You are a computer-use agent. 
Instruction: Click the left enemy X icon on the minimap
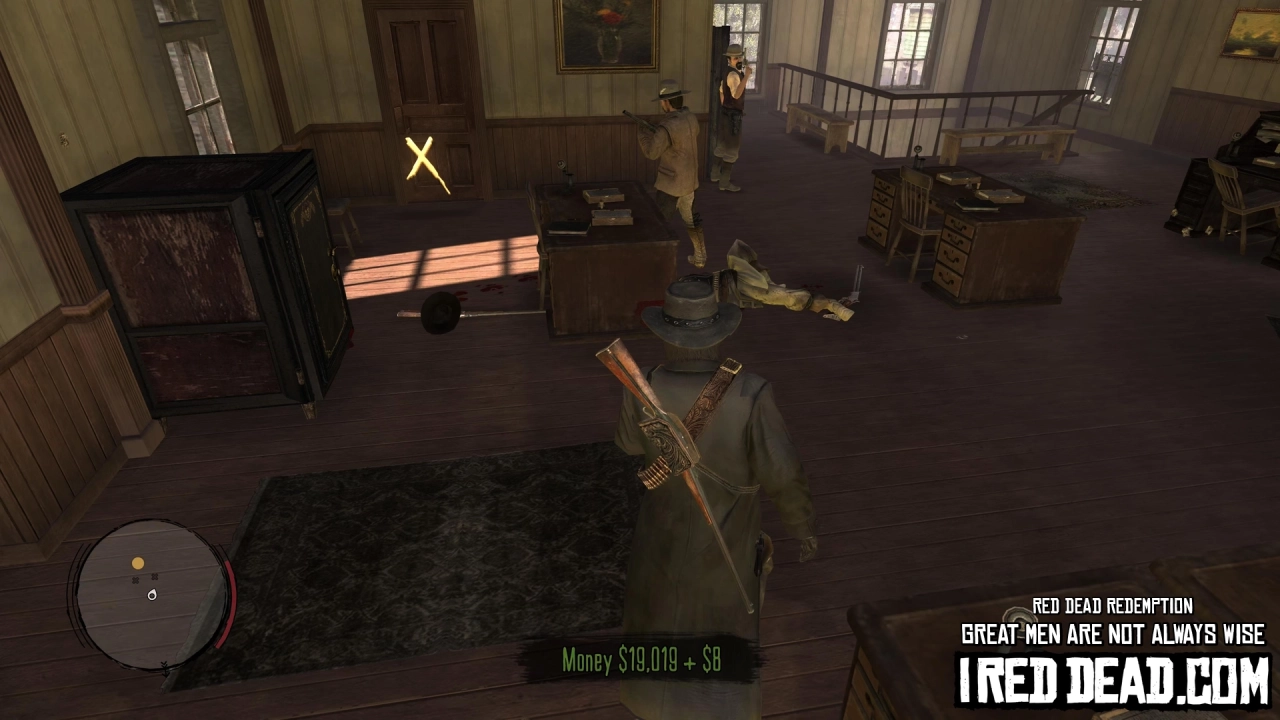pyautogui.click(x=135, y=581)
